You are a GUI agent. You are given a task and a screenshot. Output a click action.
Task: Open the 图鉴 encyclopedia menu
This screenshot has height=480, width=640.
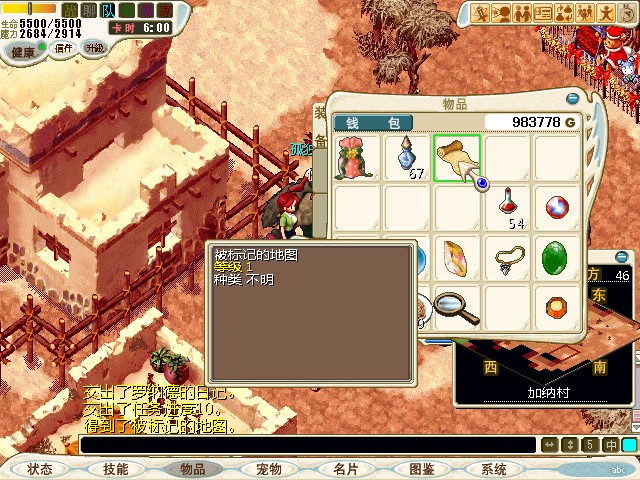tap(421, 469)
